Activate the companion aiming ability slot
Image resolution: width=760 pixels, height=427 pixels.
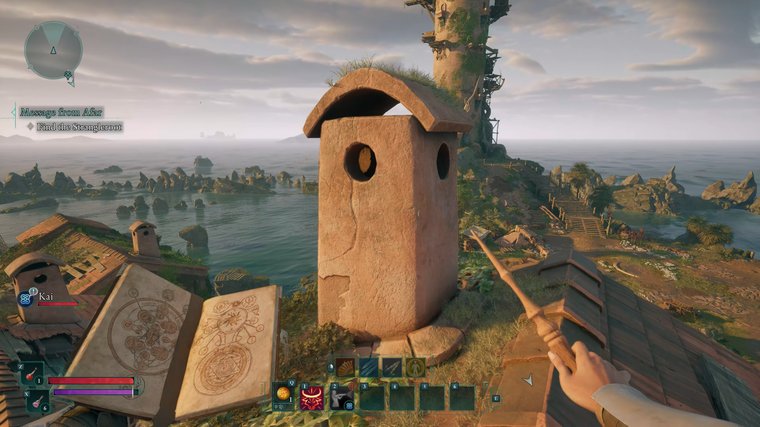341,397
